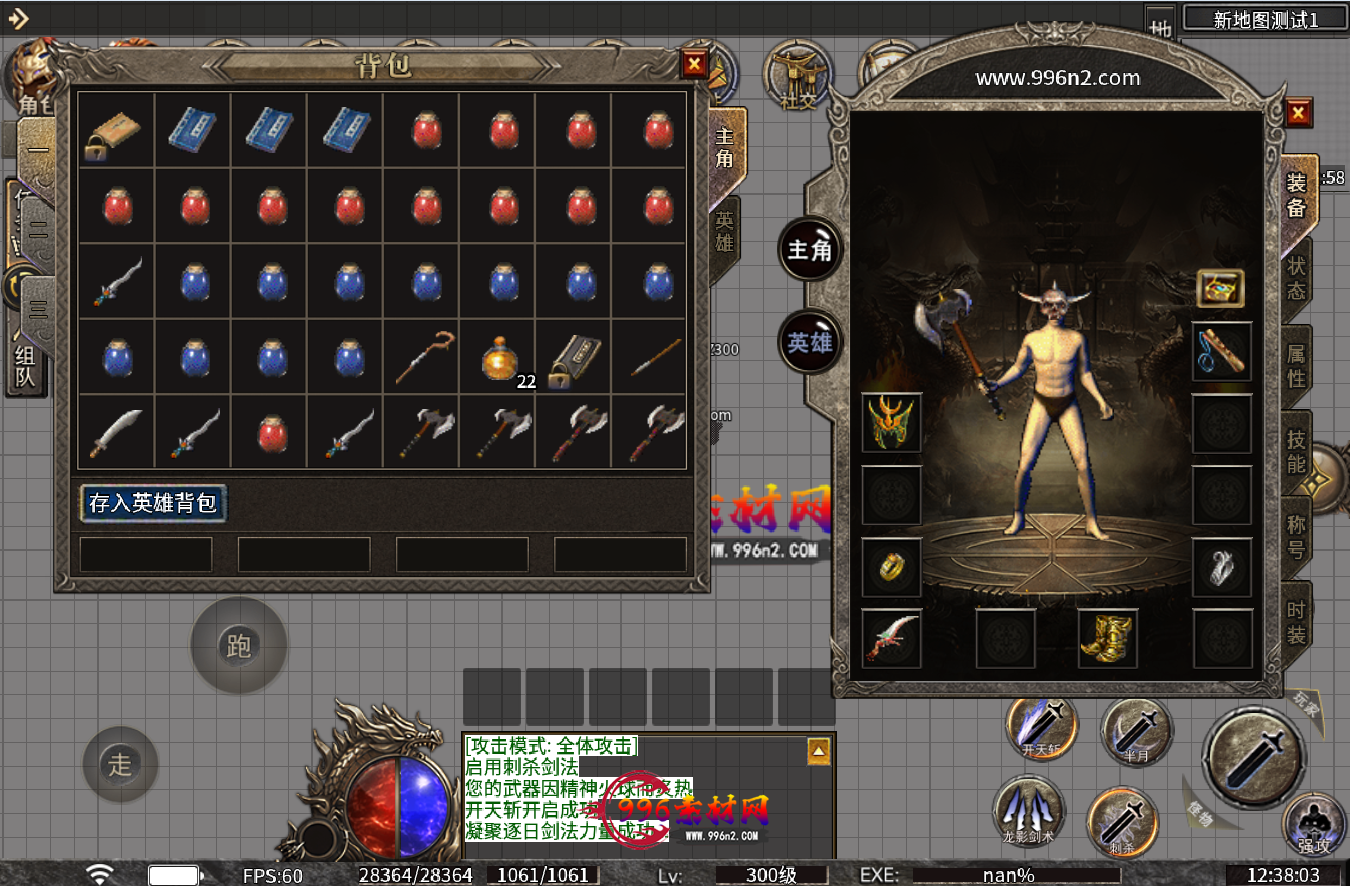Switch to the 状态 status tab
Viewport: 1350px width, 886px height.
[1296, 279]
